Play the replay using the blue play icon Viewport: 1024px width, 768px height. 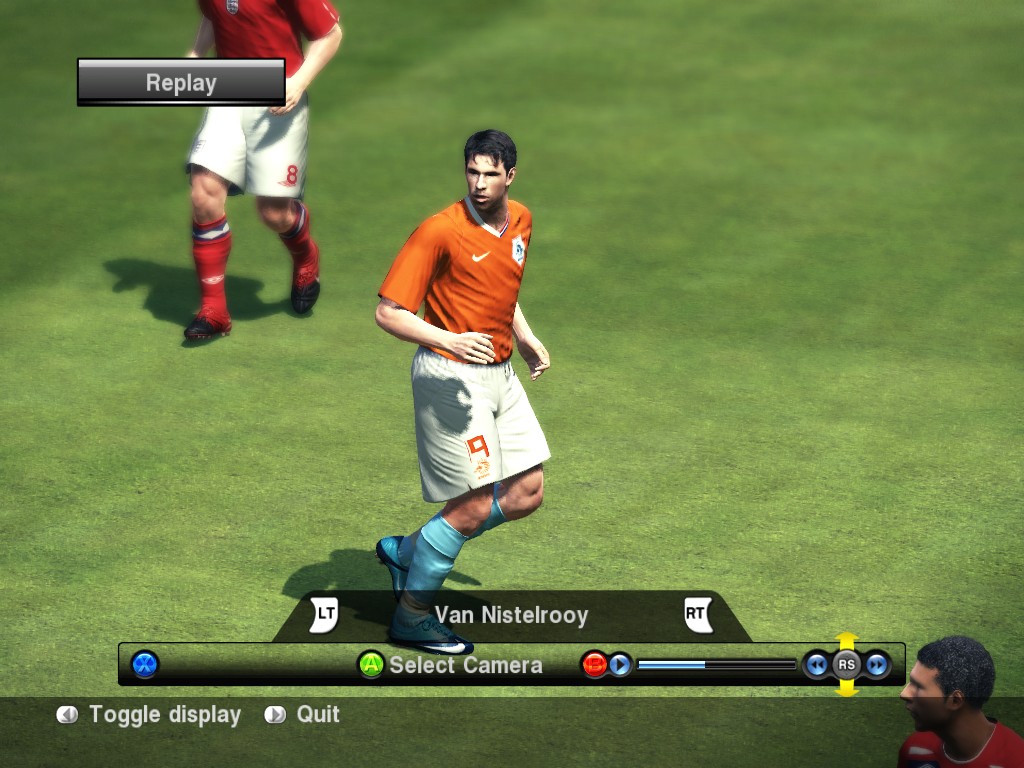coord(620,664)
